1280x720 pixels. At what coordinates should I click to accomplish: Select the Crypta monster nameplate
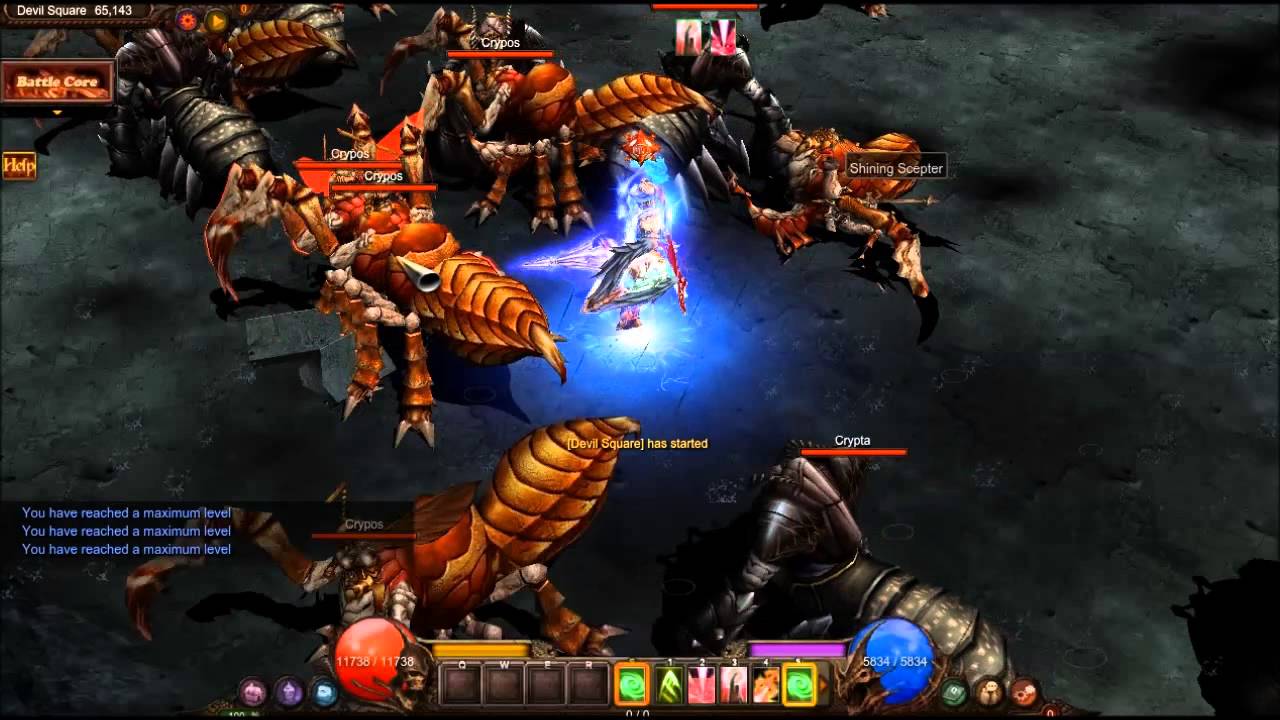(x=851, y=440)
